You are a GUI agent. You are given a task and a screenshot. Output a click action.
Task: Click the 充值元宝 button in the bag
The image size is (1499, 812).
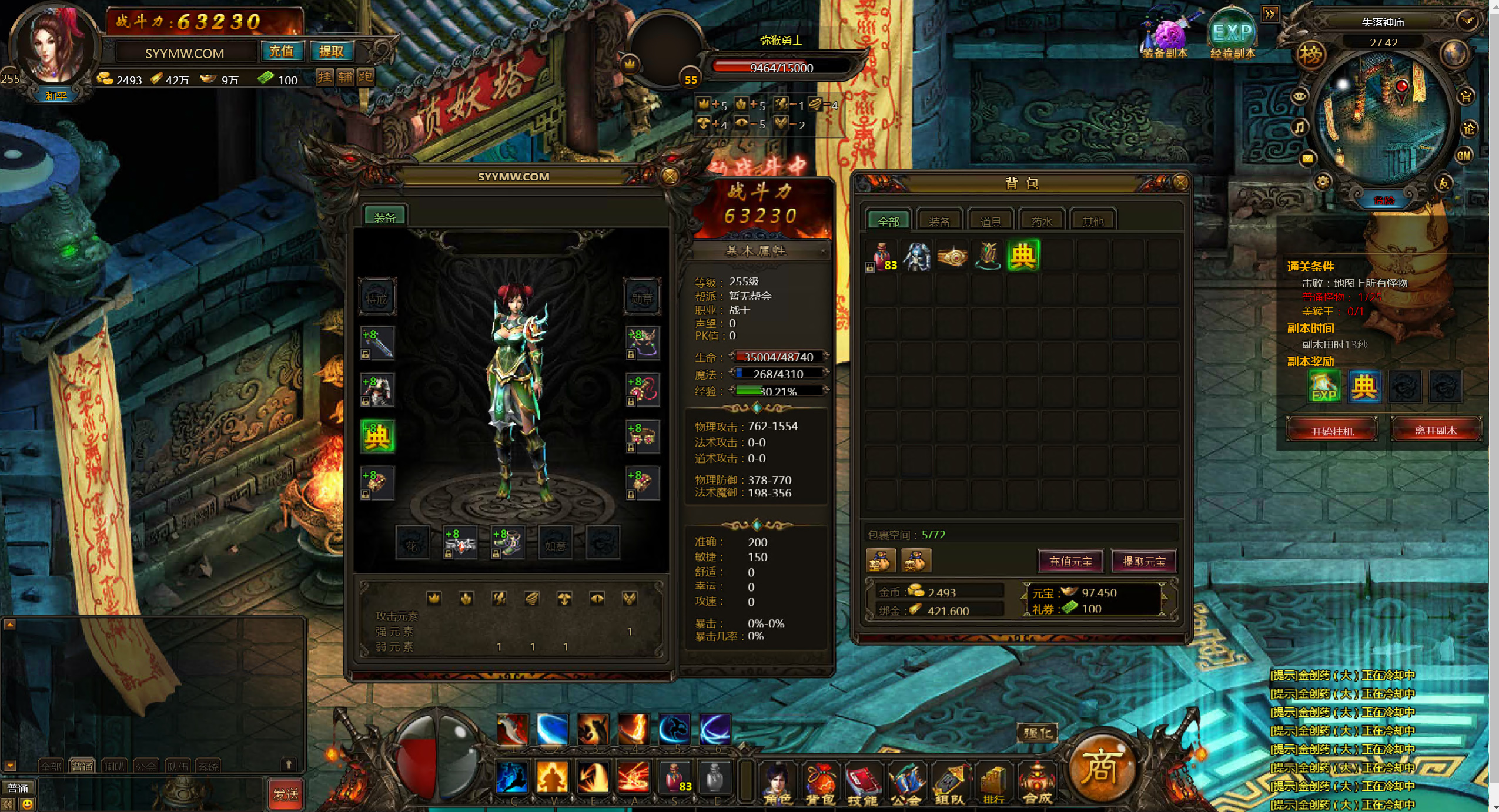point(1070,561)
